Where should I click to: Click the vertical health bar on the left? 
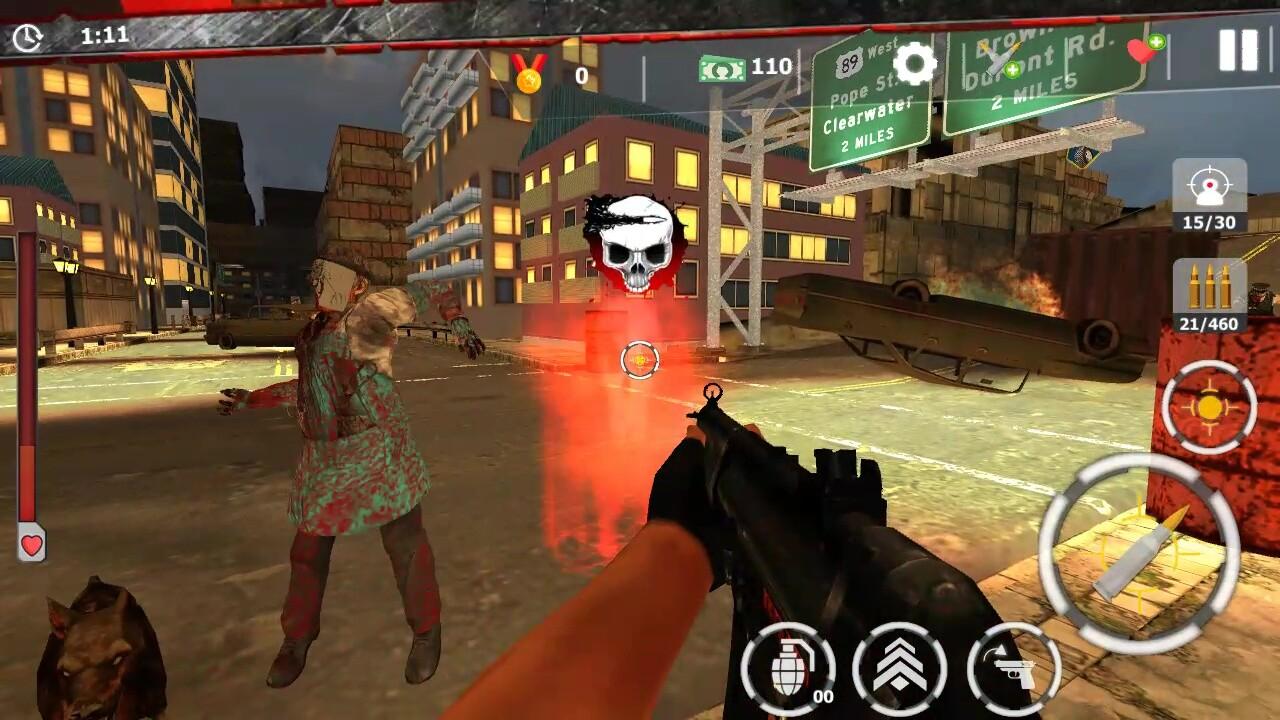[x=29, y=380]
